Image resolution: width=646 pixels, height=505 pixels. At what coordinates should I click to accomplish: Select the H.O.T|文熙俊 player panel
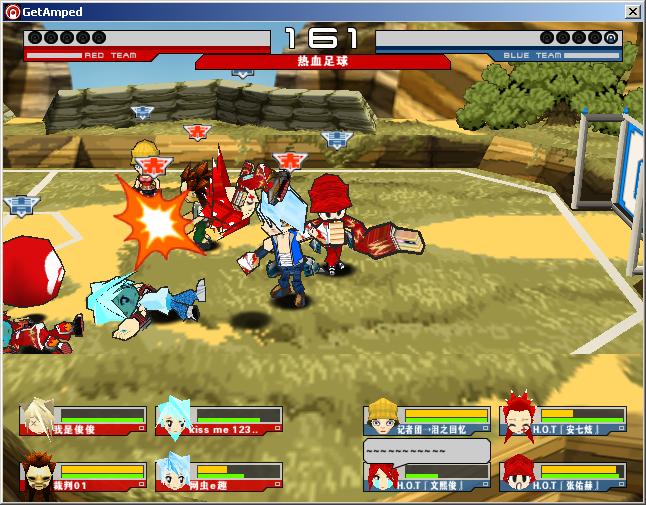pos(427,477)
